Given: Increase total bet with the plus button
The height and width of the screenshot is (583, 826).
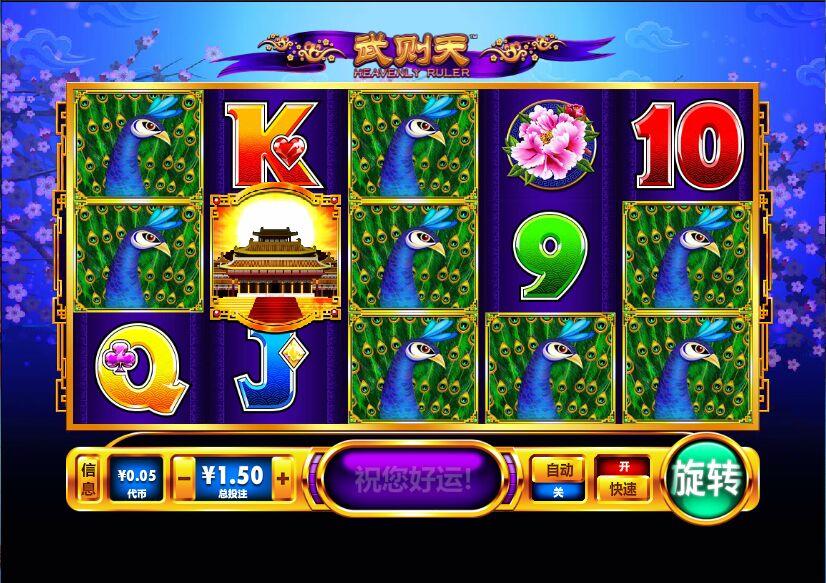Looking at the screenshot, I should pyautogui.click(x=283, y=479).
